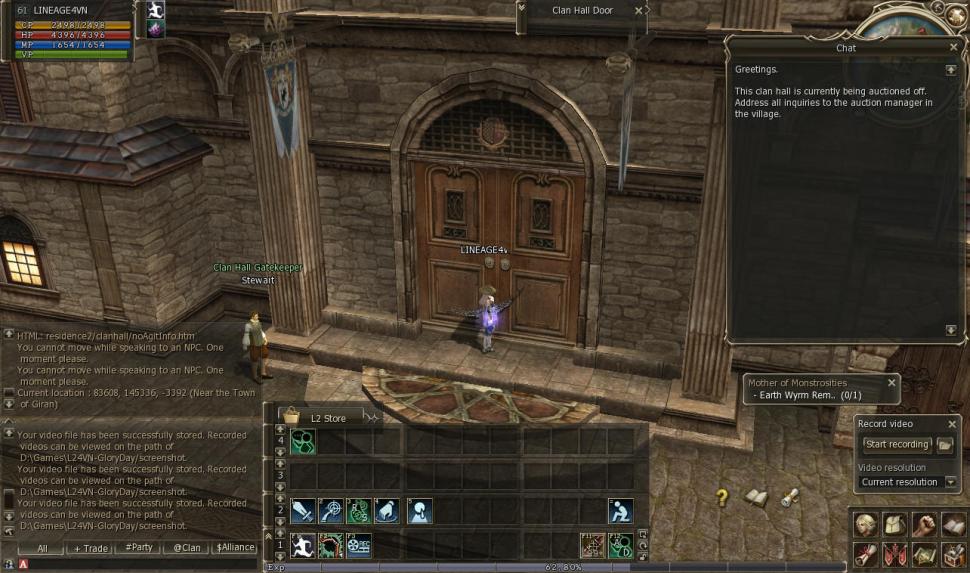
Task: Open the $Alliance chat tab
Action: point(234,548)
